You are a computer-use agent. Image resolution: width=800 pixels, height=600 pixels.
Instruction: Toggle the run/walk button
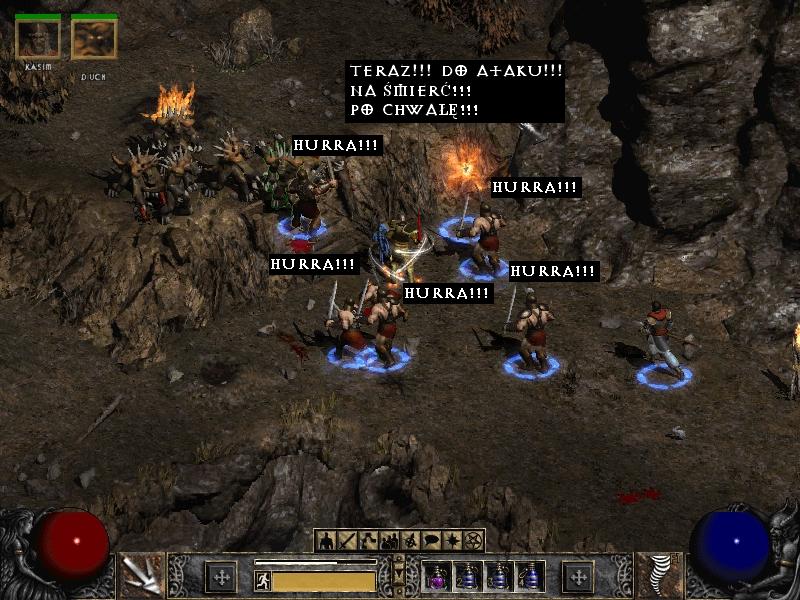pos(263,581)
